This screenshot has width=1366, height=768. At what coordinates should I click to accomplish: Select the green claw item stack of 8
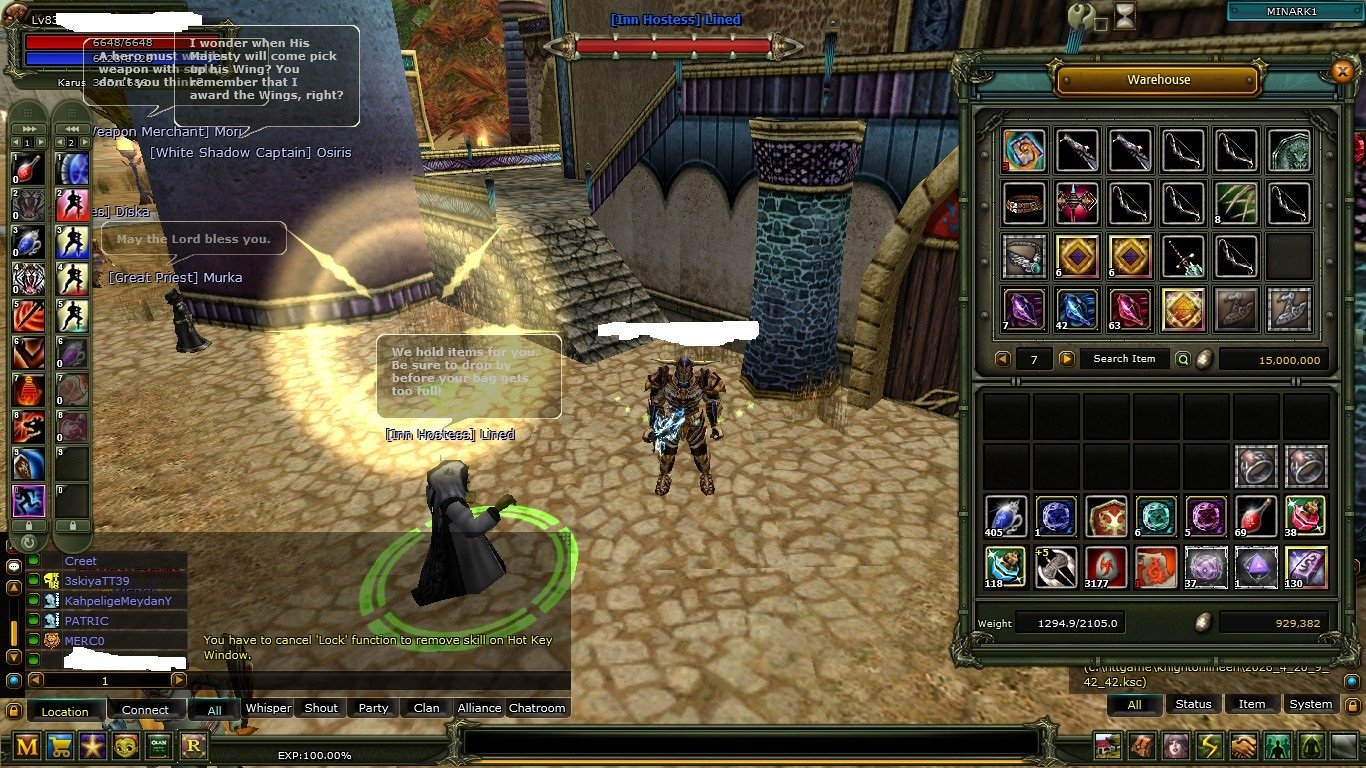(x=1236, y=203)
